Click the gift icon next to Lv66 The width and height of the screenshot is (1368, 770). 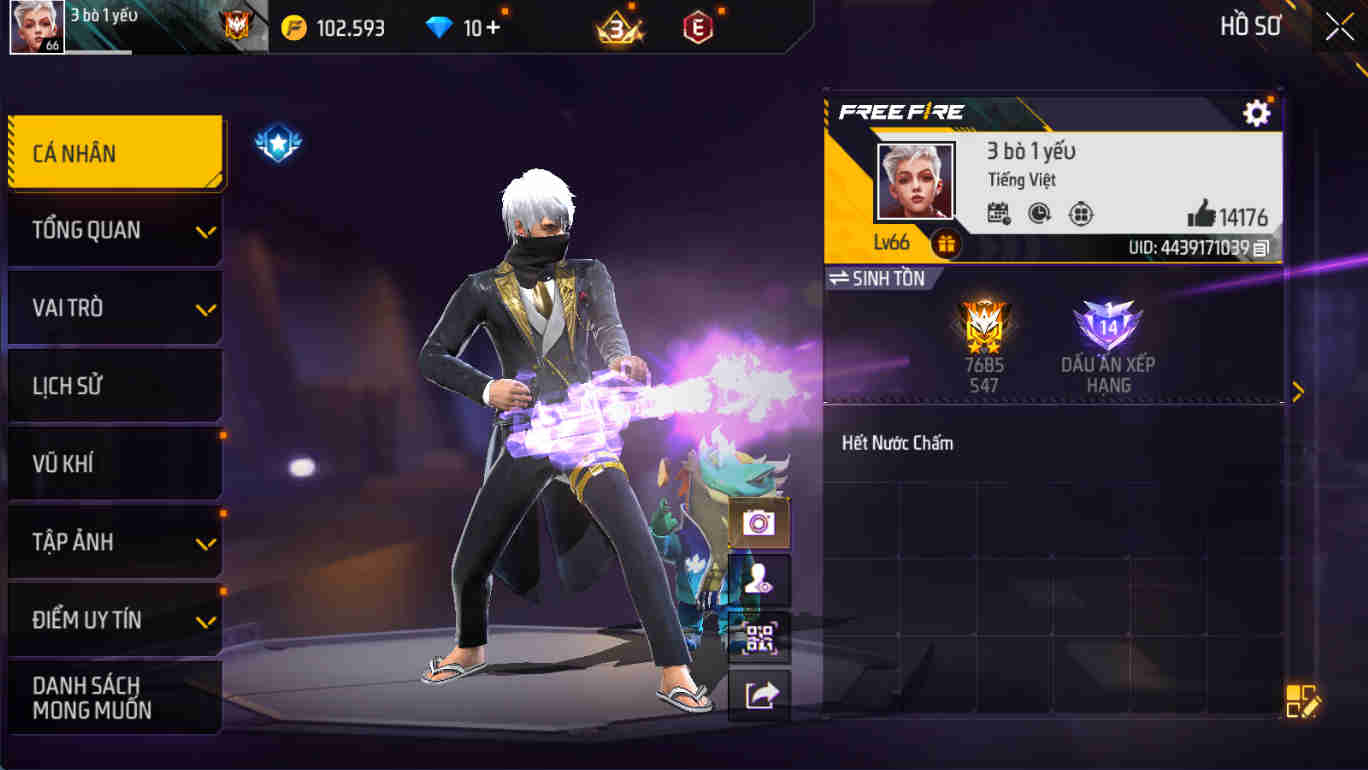click(x=946, y=240)
